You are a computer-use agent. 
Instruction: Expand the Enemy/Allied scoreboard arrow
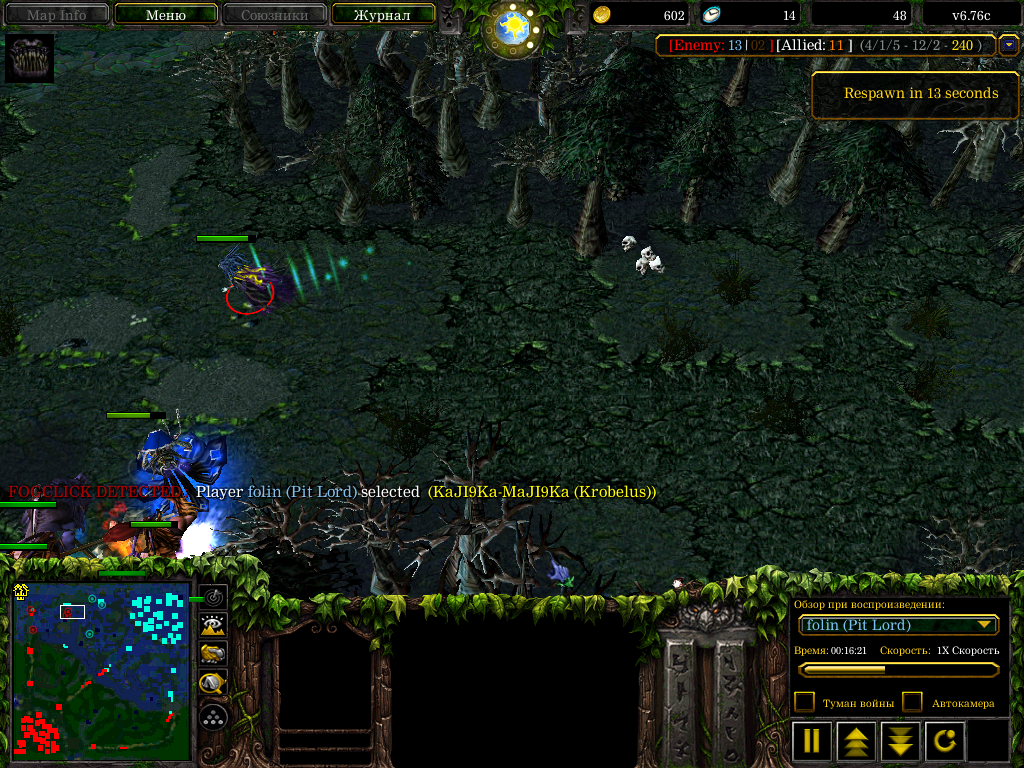pos(1009,45)
